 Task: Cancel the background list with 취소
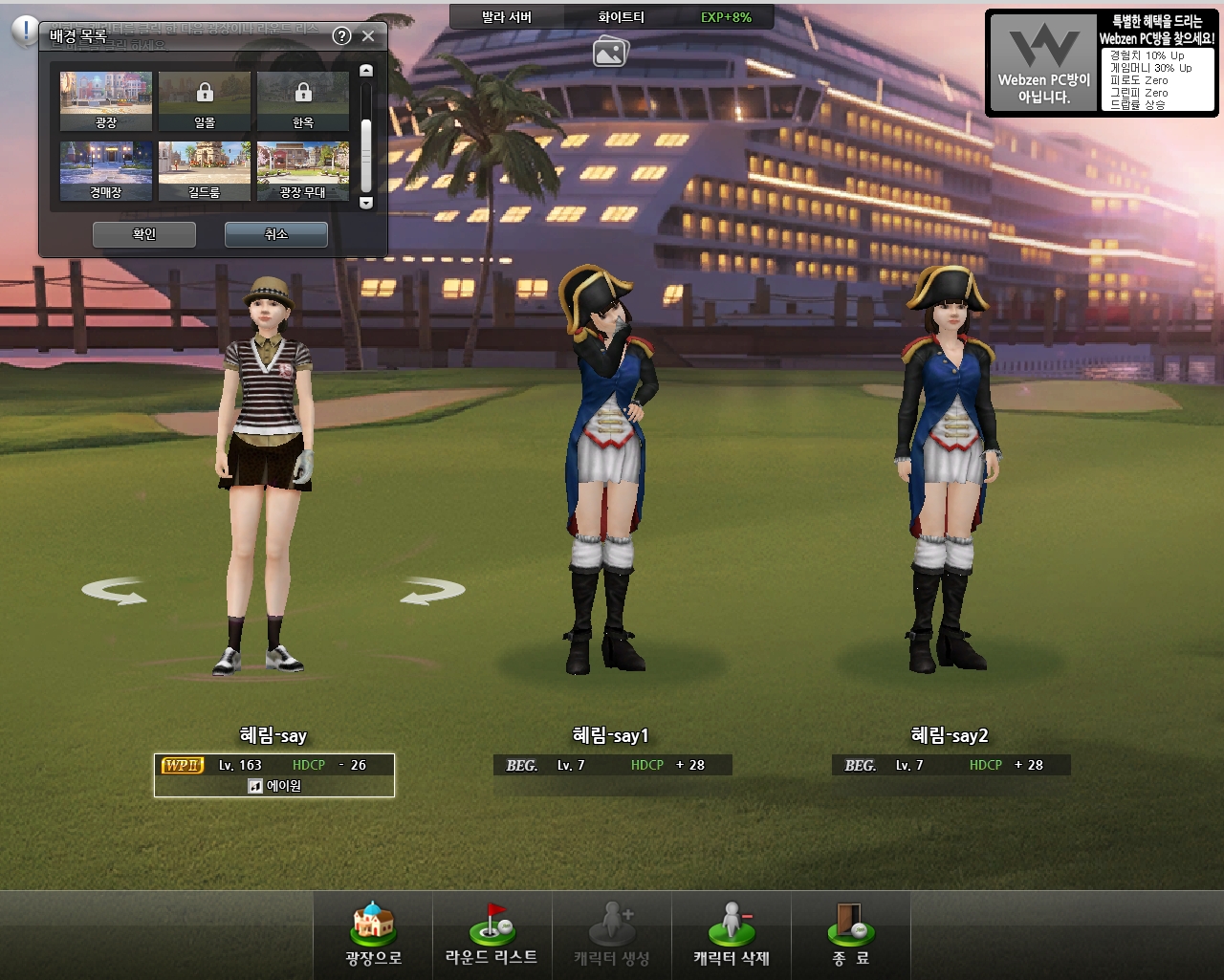(x=276, y=234)
